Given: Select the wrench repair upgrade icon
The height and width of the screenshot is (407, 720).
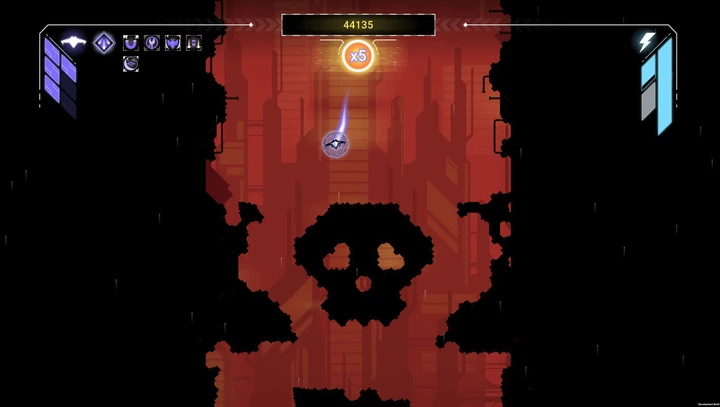Looking at the screenshot, I should tap(152, 43).
